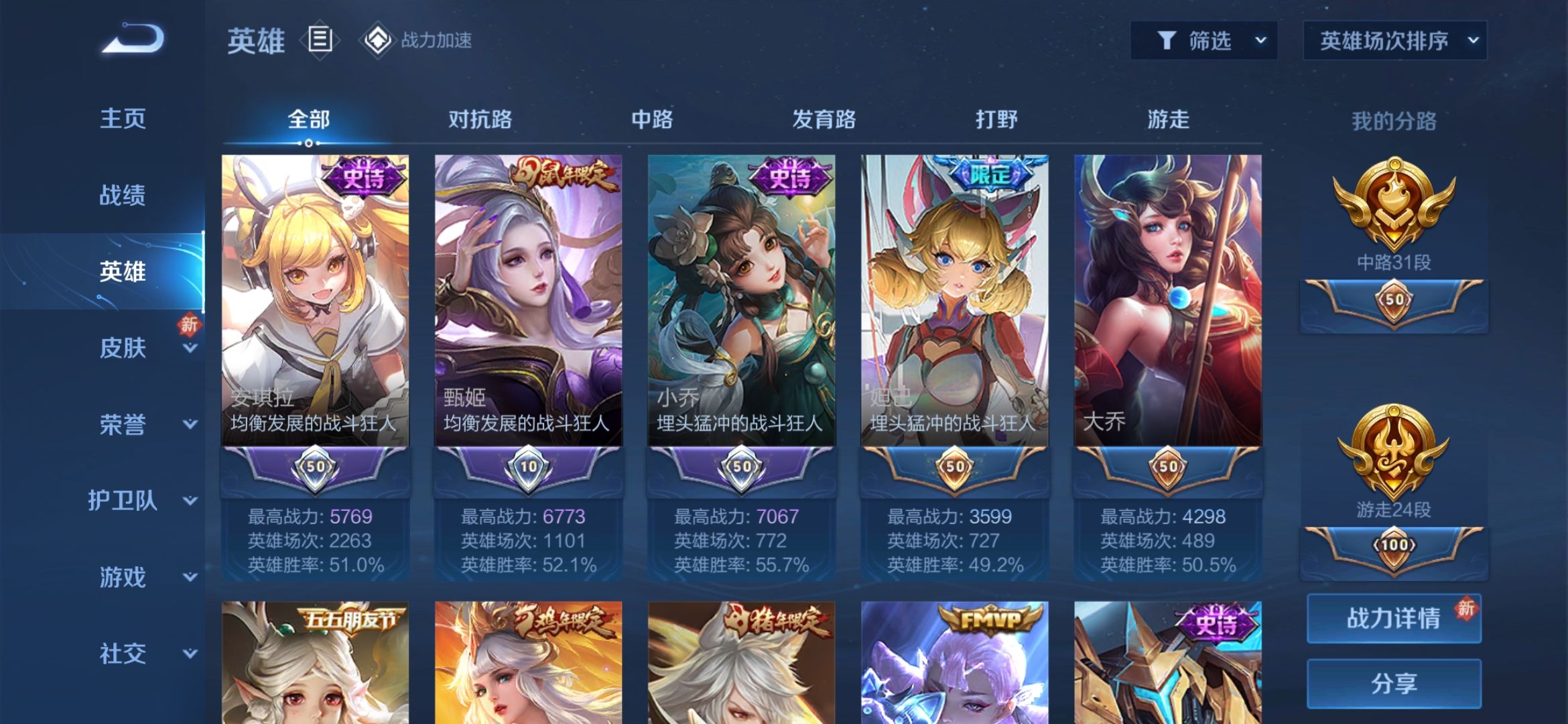Open the 英雄场次排序 sort dropdown

(1394, 41)
